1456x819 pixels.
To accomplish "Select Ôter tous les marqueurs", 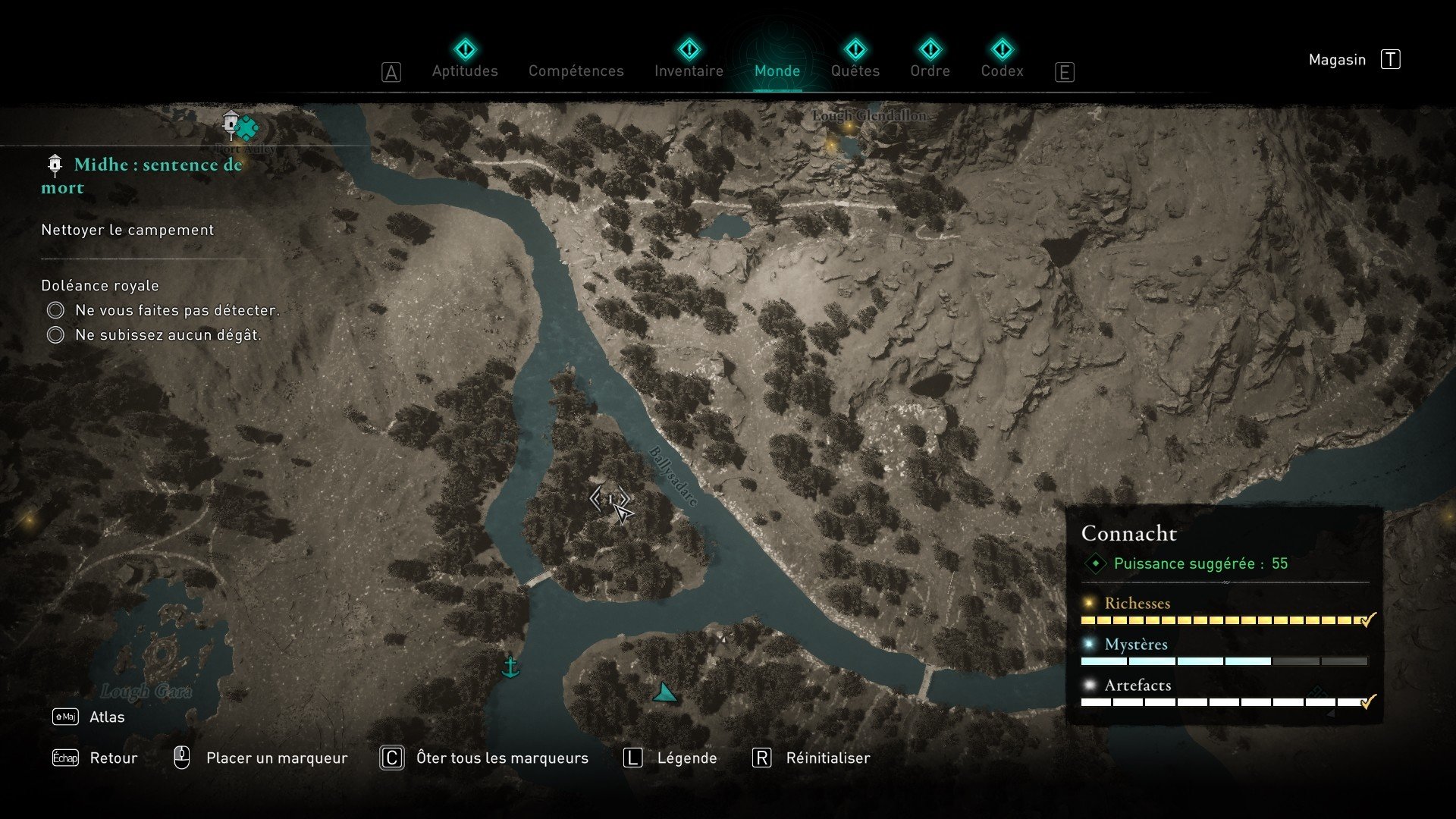I will click(x=501, y=758).
